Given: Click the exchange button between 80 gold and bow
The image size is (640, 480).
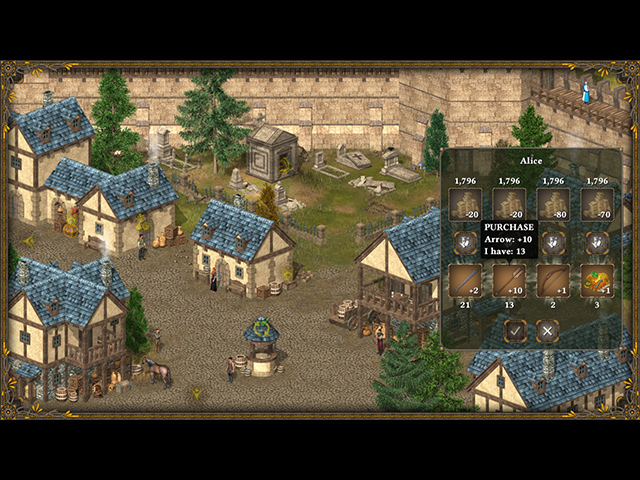Looking at the screenshot, I should [x=553, y=242].
